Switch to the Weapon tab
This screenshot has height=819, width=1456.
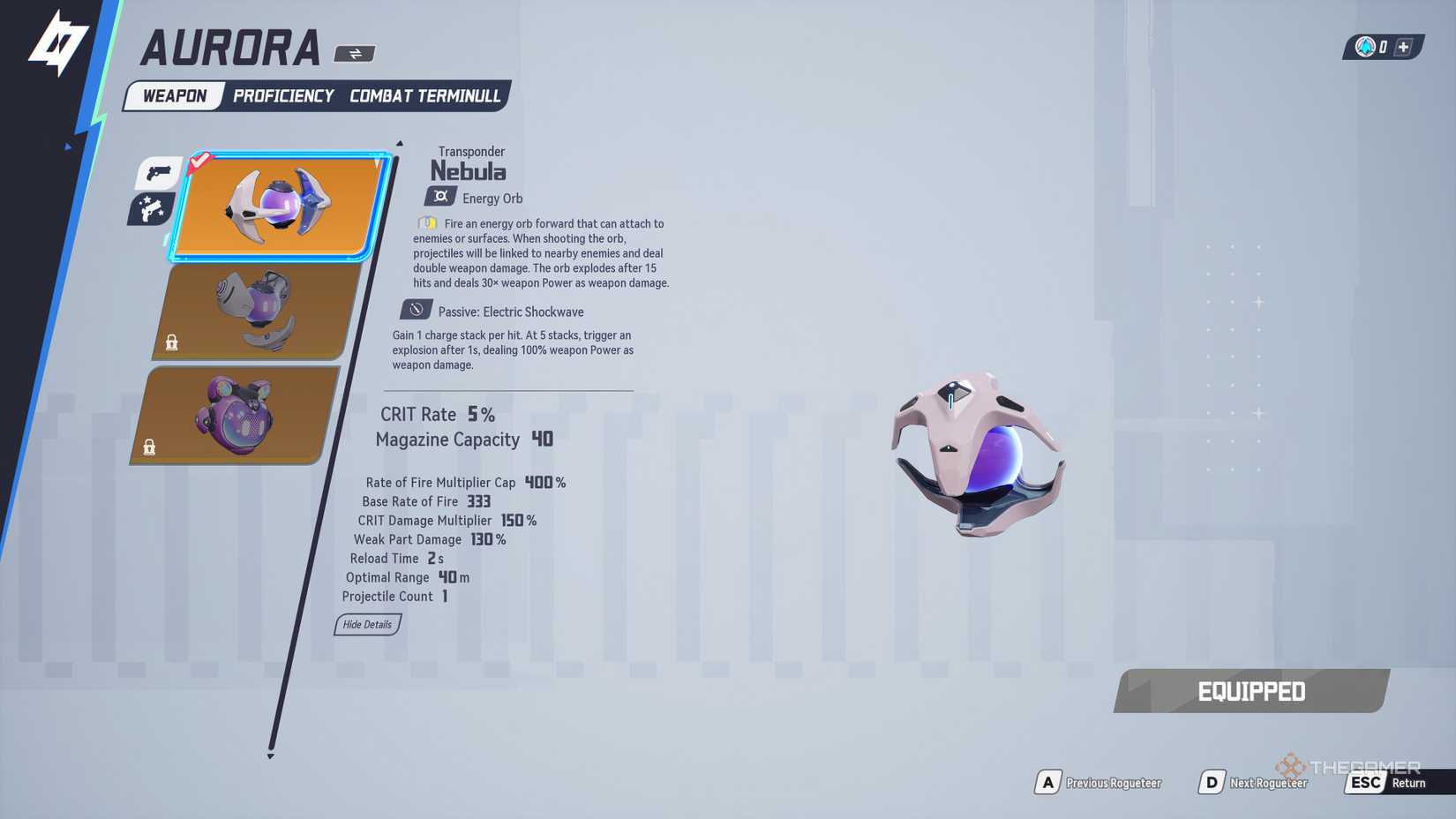point(175,96)
